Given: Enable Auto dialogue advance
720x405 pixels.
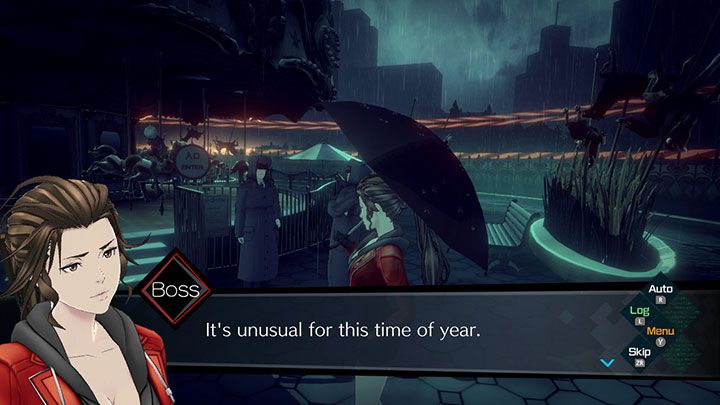Looking at the screenshot, I should [x=660, y=290].
